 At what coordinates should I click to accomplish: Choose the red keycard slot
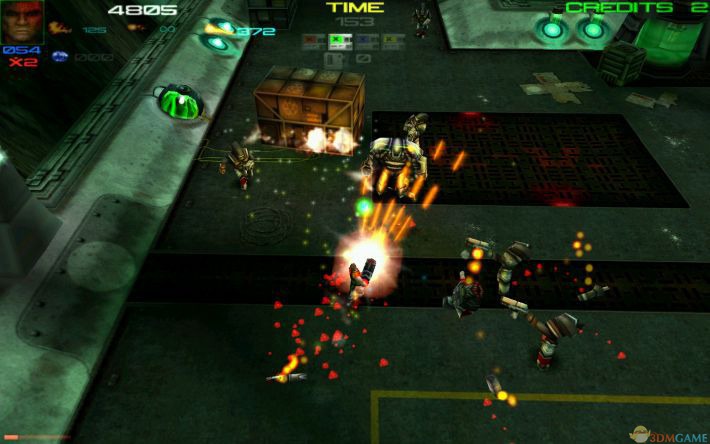click(313, 42)
